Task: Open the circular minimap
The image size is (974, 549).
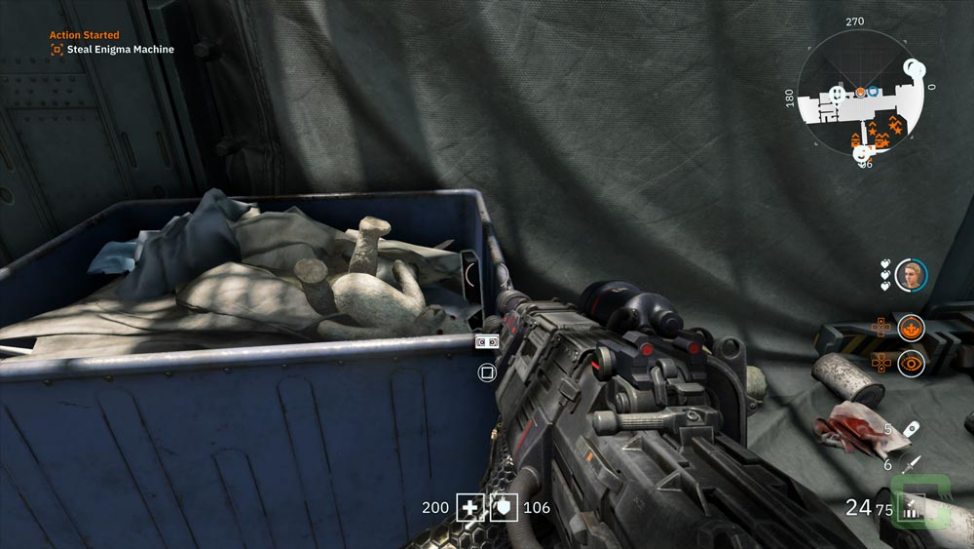Action: [860, 92]
